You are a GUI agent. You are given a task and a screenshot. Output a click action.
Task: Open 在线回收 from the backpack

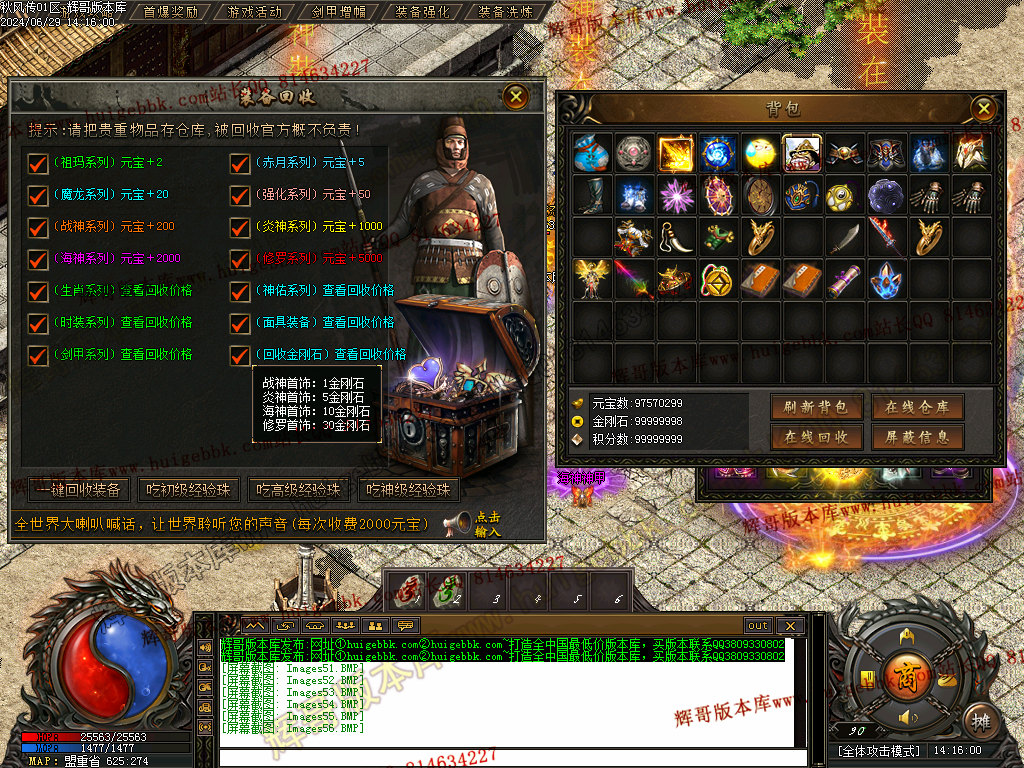tap(816, 437)
